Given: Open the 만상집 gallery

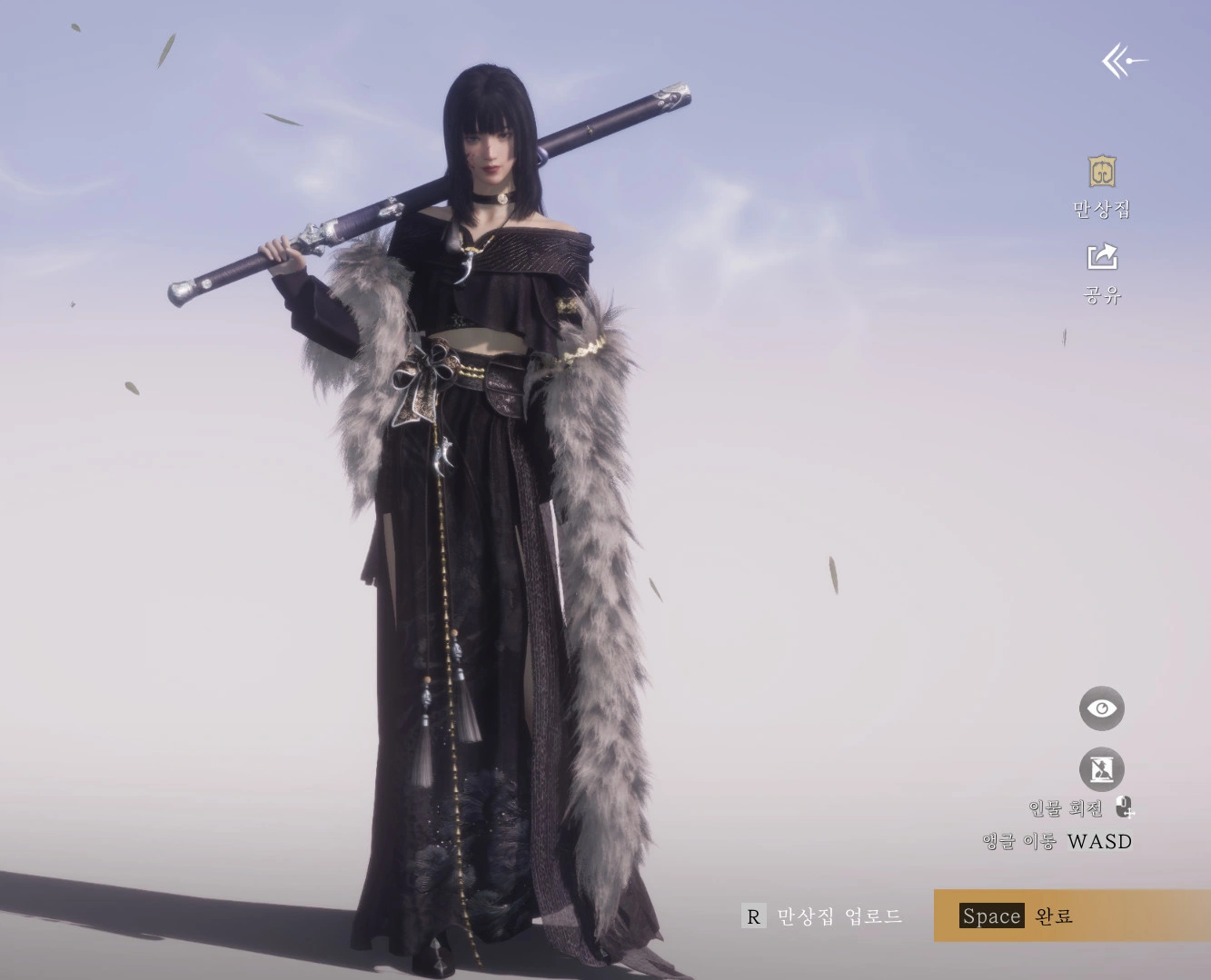Looking at the screenshot, I should coord(1102,173).
